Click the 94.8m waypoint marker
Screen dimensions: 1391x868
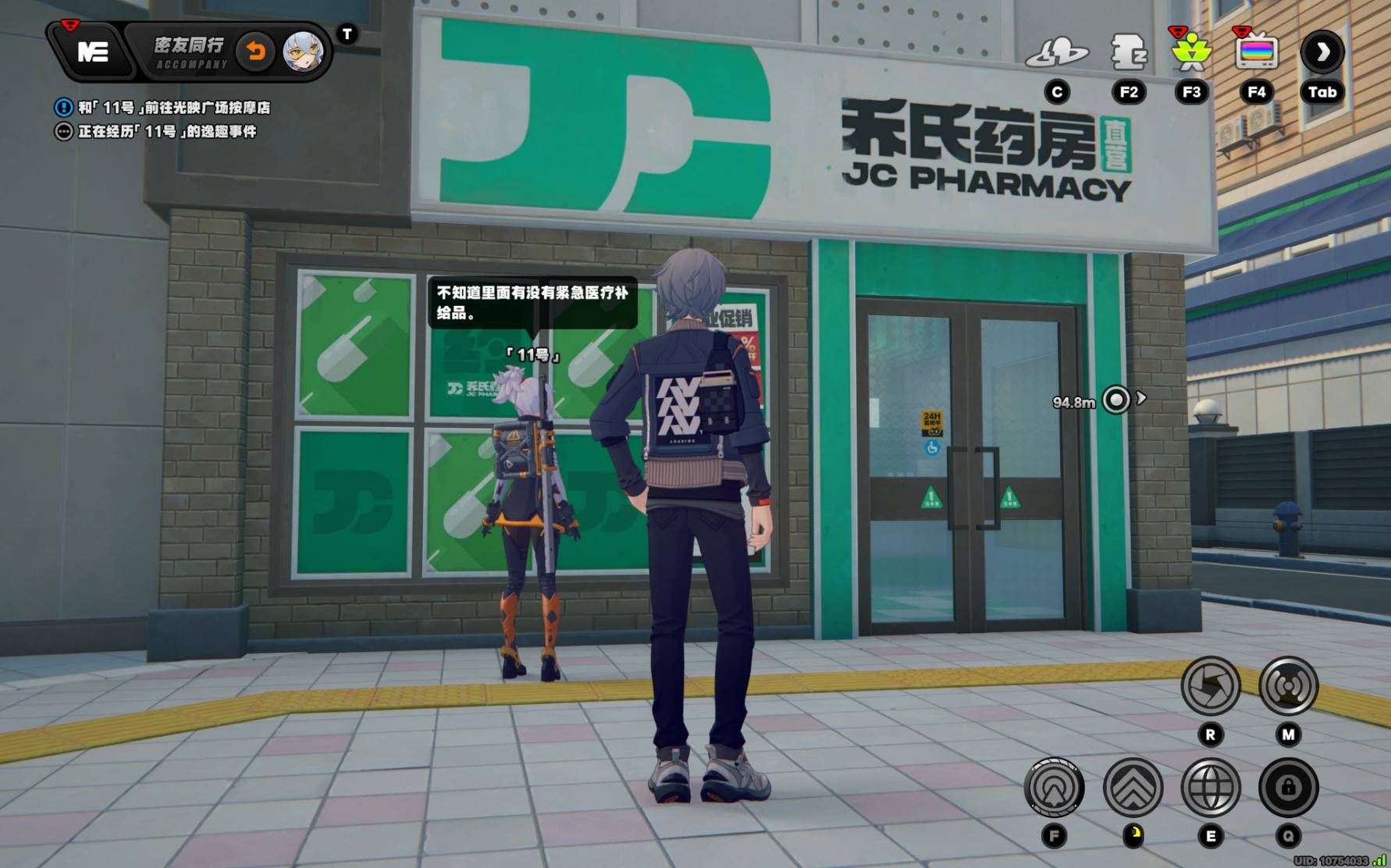coord(1116,400)
